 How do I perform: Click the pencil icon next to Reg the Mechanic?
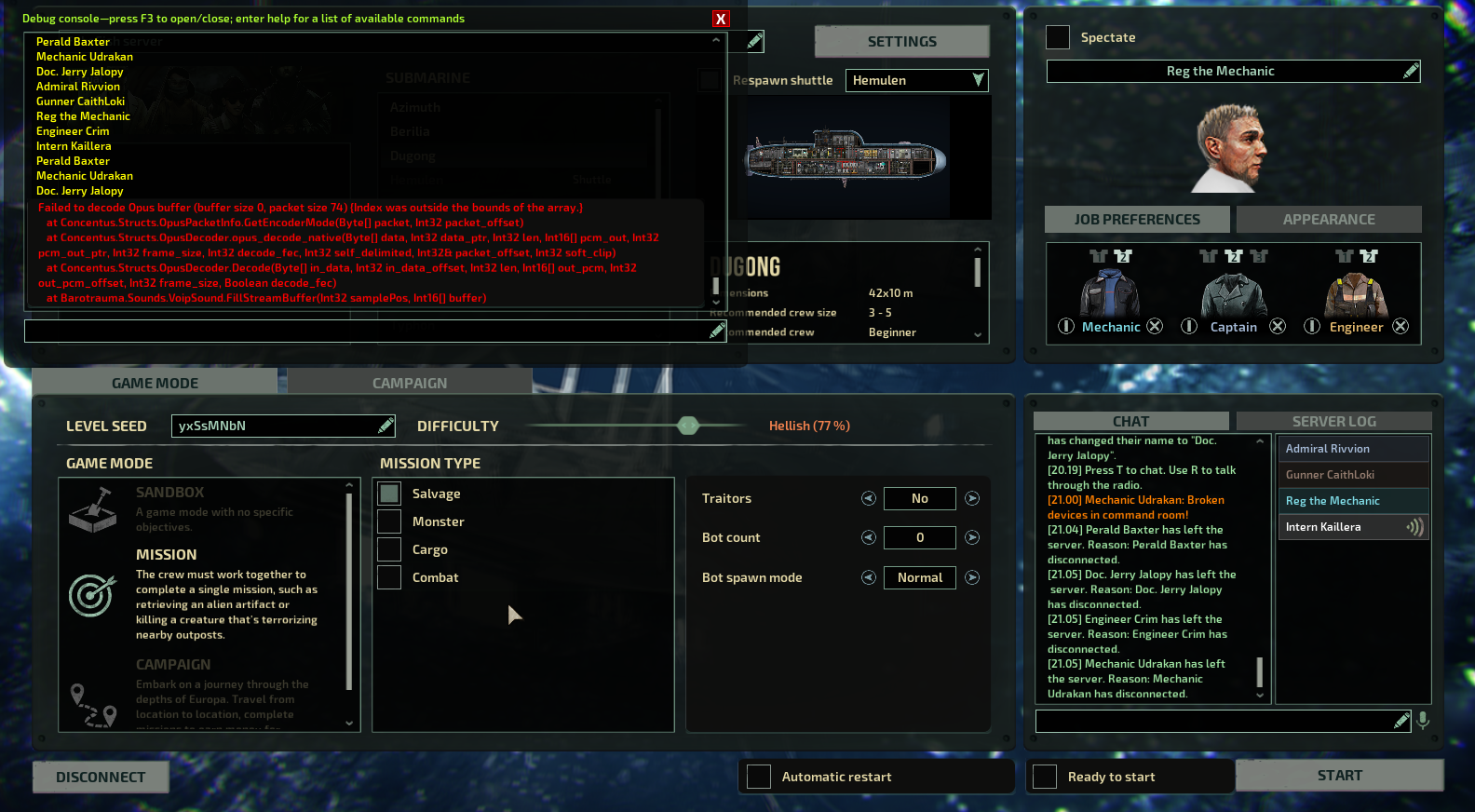(x=1409, y=71)
